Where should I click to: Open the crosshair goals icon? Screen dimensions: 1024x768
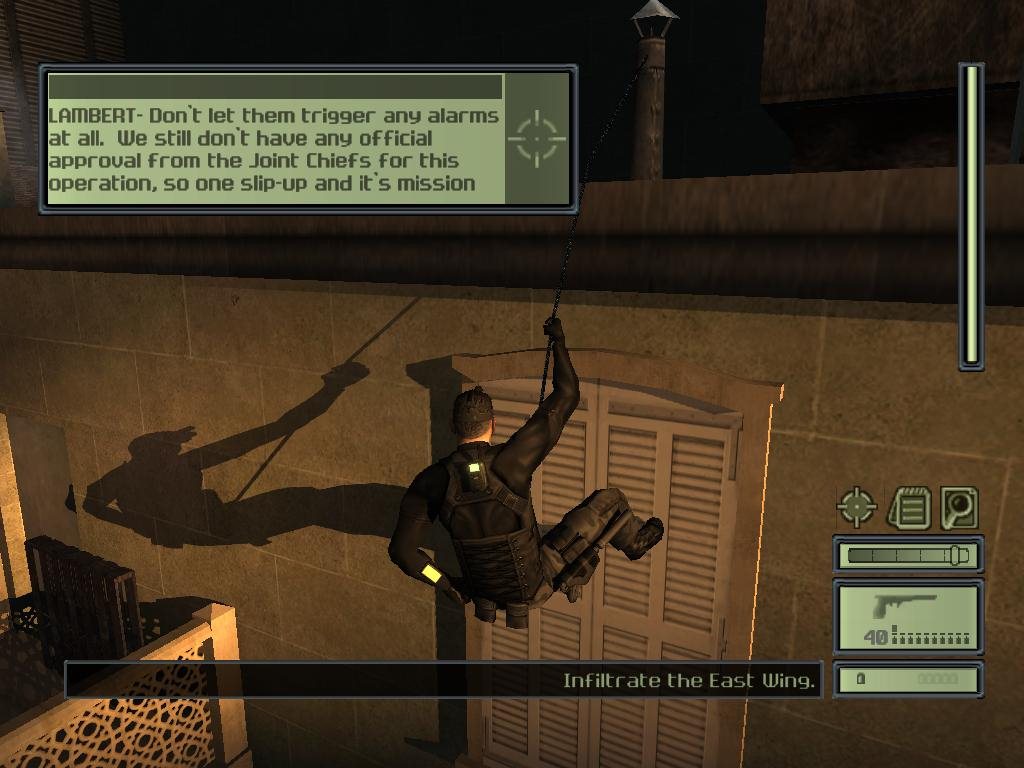(x=857, y=508)
